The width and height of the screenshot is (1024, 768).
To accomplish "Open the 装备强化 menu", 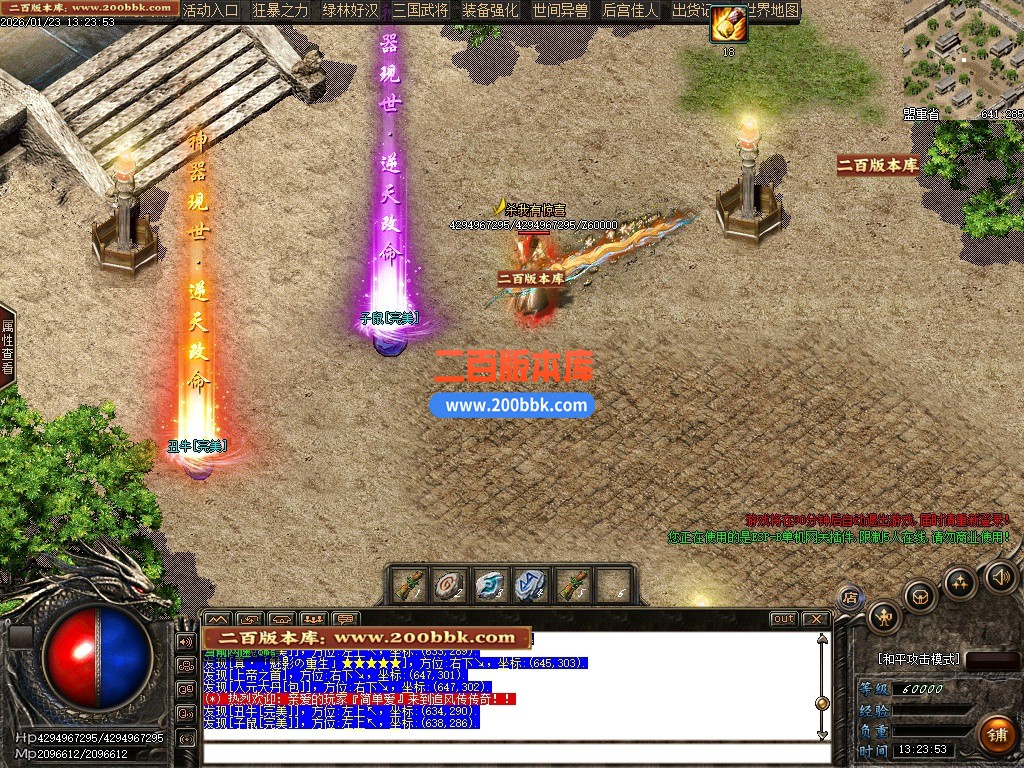I will click(490, 11).
